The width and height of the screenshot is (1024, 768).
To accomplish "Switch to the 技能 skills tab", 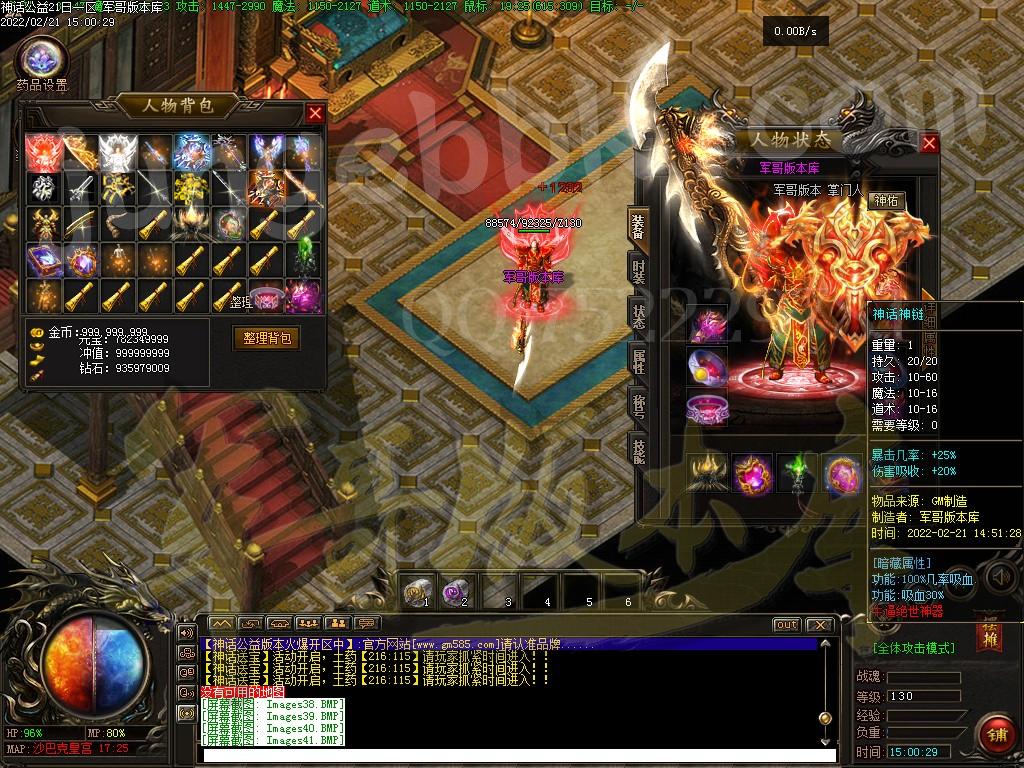I will [638, 450].
